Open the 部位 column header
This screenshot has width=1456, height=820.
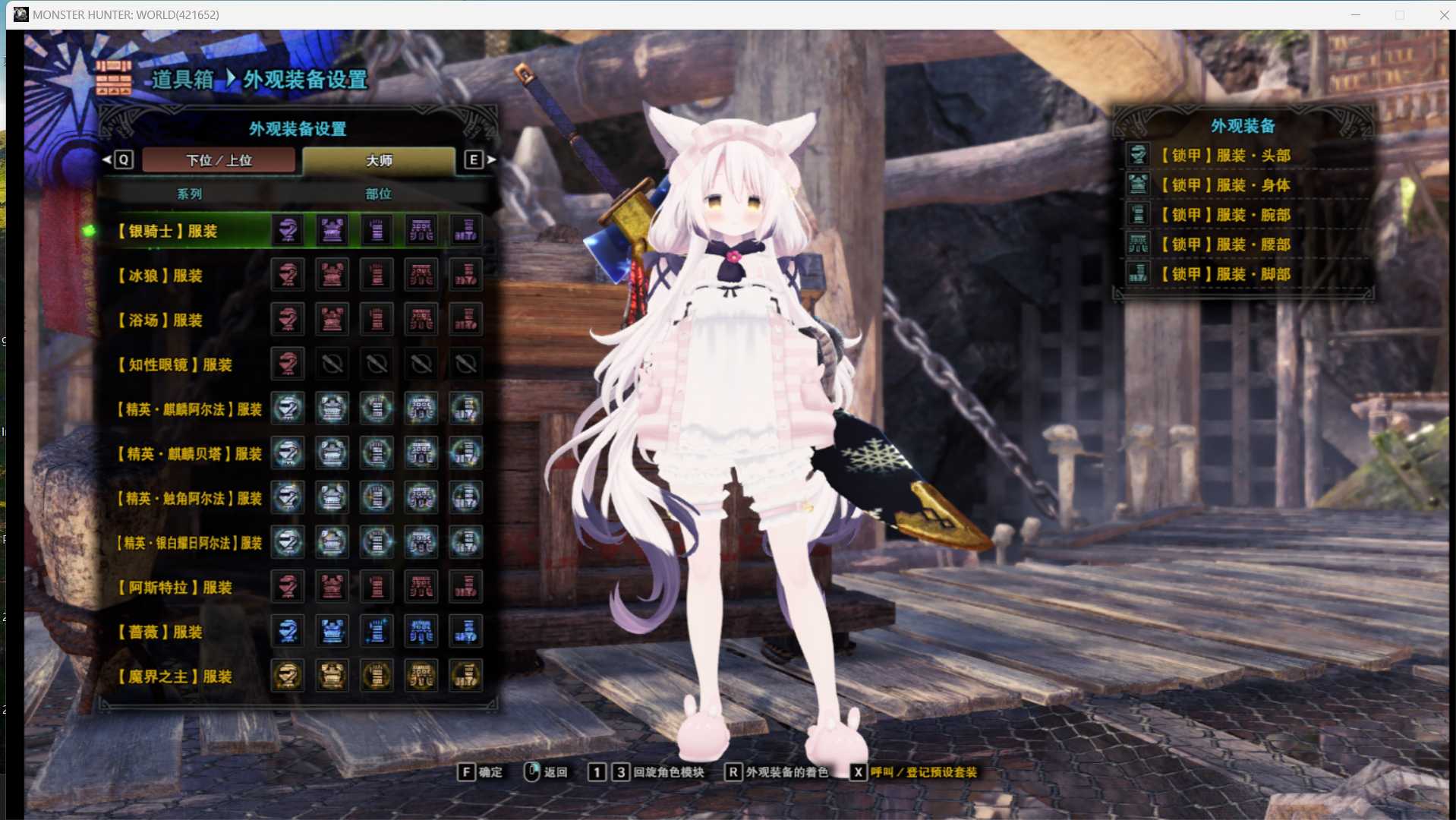[377, 194]
